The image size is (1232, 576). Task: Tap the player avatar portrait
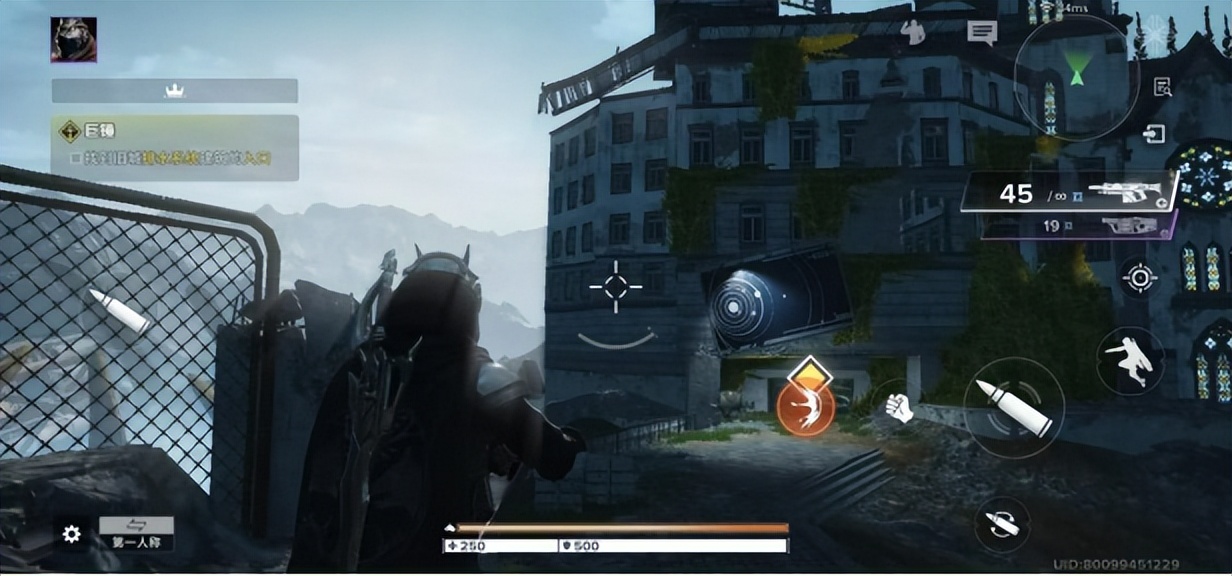coord(74,40)
